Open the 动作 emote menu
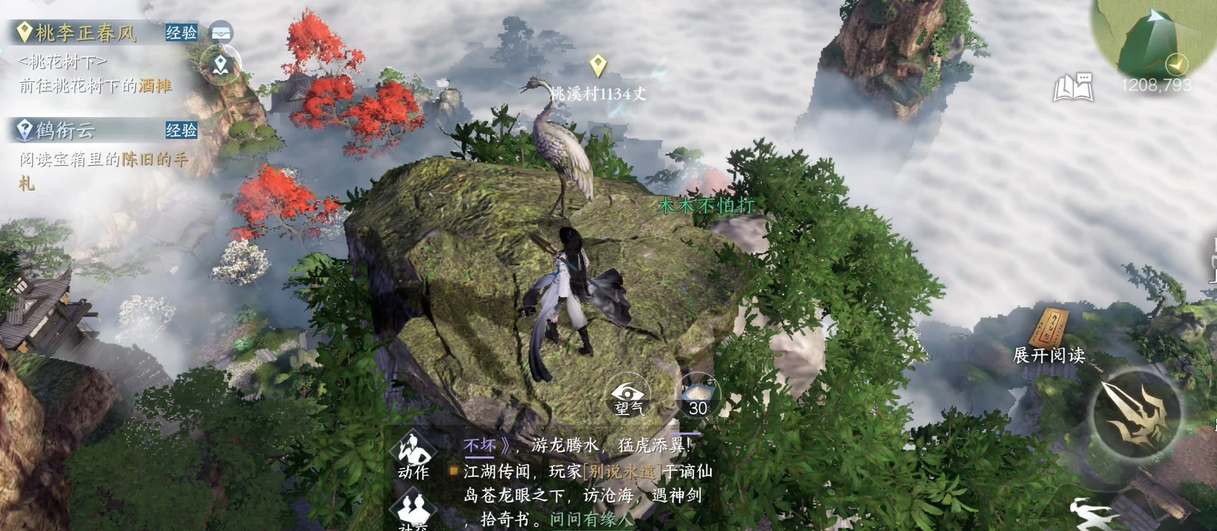Image resolution: width=1217 pixels, height=531 pixels. click(413, 457)
